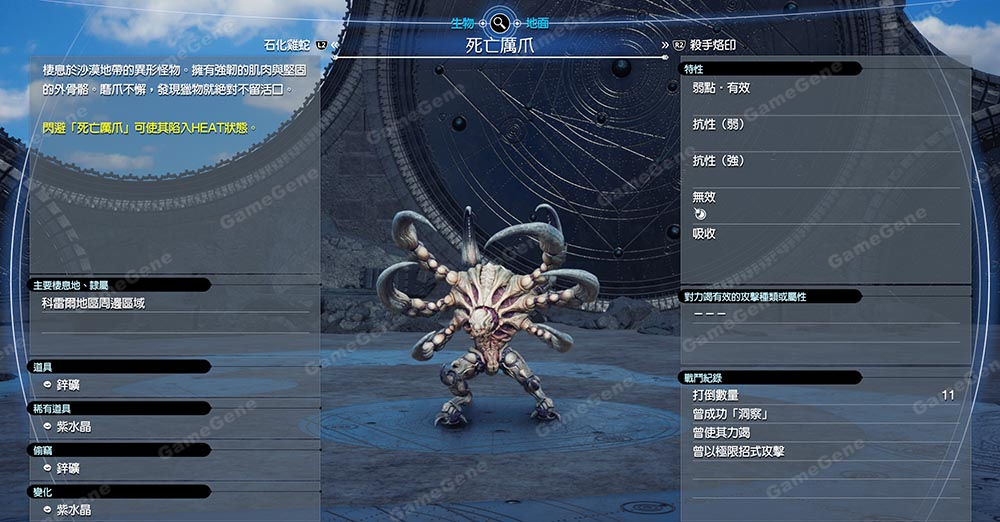Go to next enemy 殺手烙印
Viewport: 1000px width, 522px height.
(x=711, y=45)
